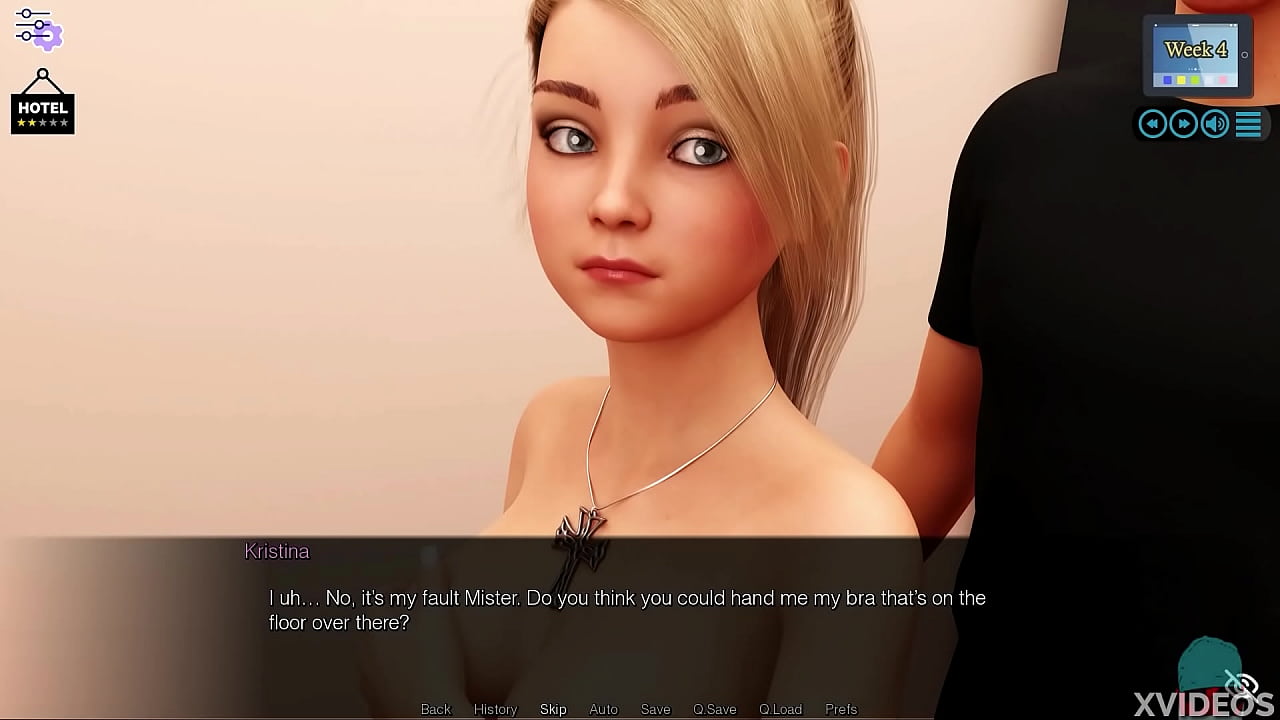
Task: Open the dialogue History log
Action: (495, 709)
